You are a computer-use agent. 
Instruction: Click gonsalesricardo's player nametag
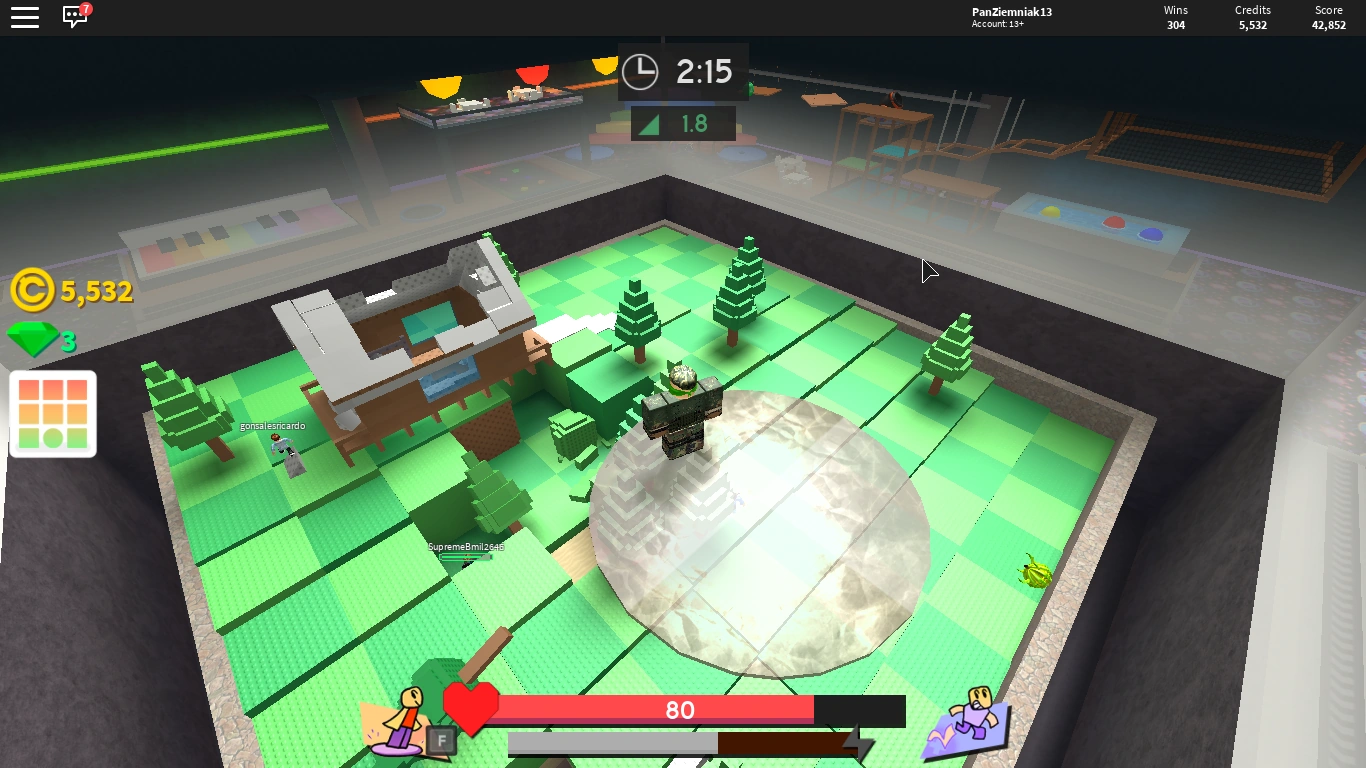tap(272, 424)
